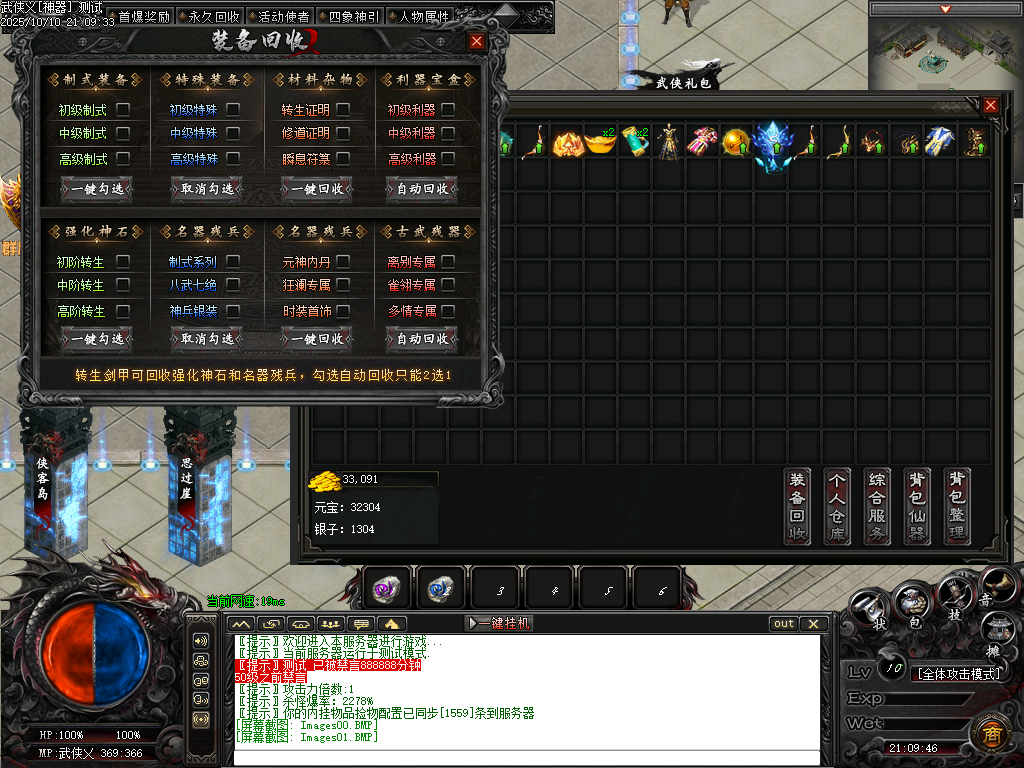Click 一键回收 under 材料杂物
Image resolution: width=1024 pixels, height=768 pixels.
316,188
